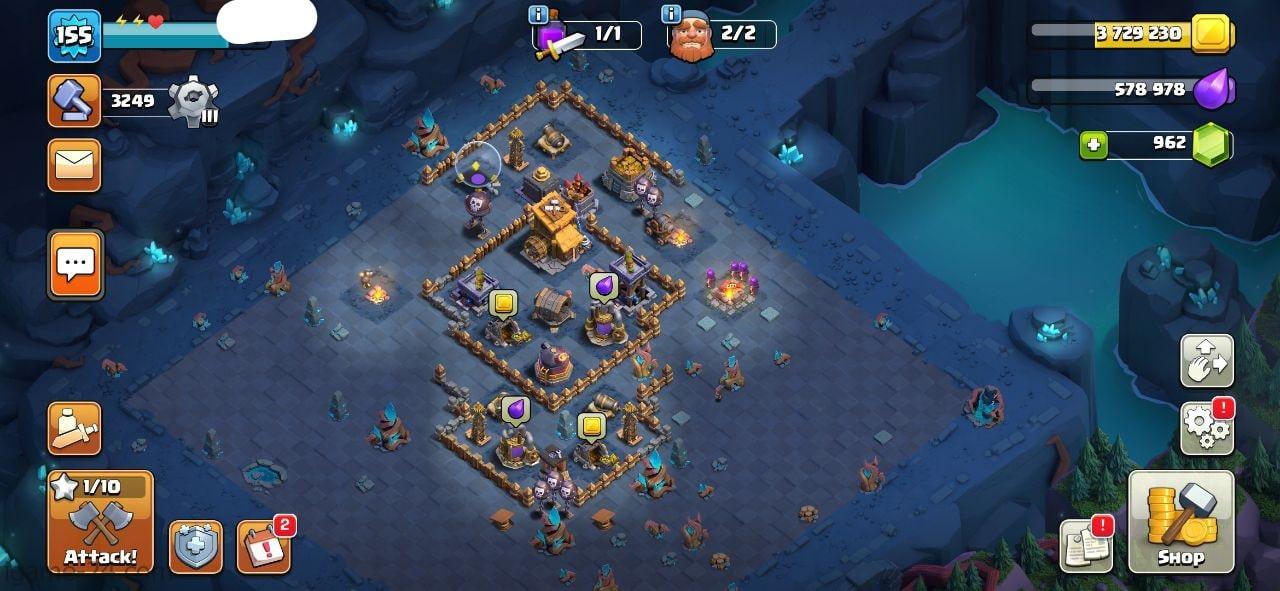This screenshot has height=591, width=1280.
Task: Collect elixir from the purple bubble collector
Action: pos(604,287)
